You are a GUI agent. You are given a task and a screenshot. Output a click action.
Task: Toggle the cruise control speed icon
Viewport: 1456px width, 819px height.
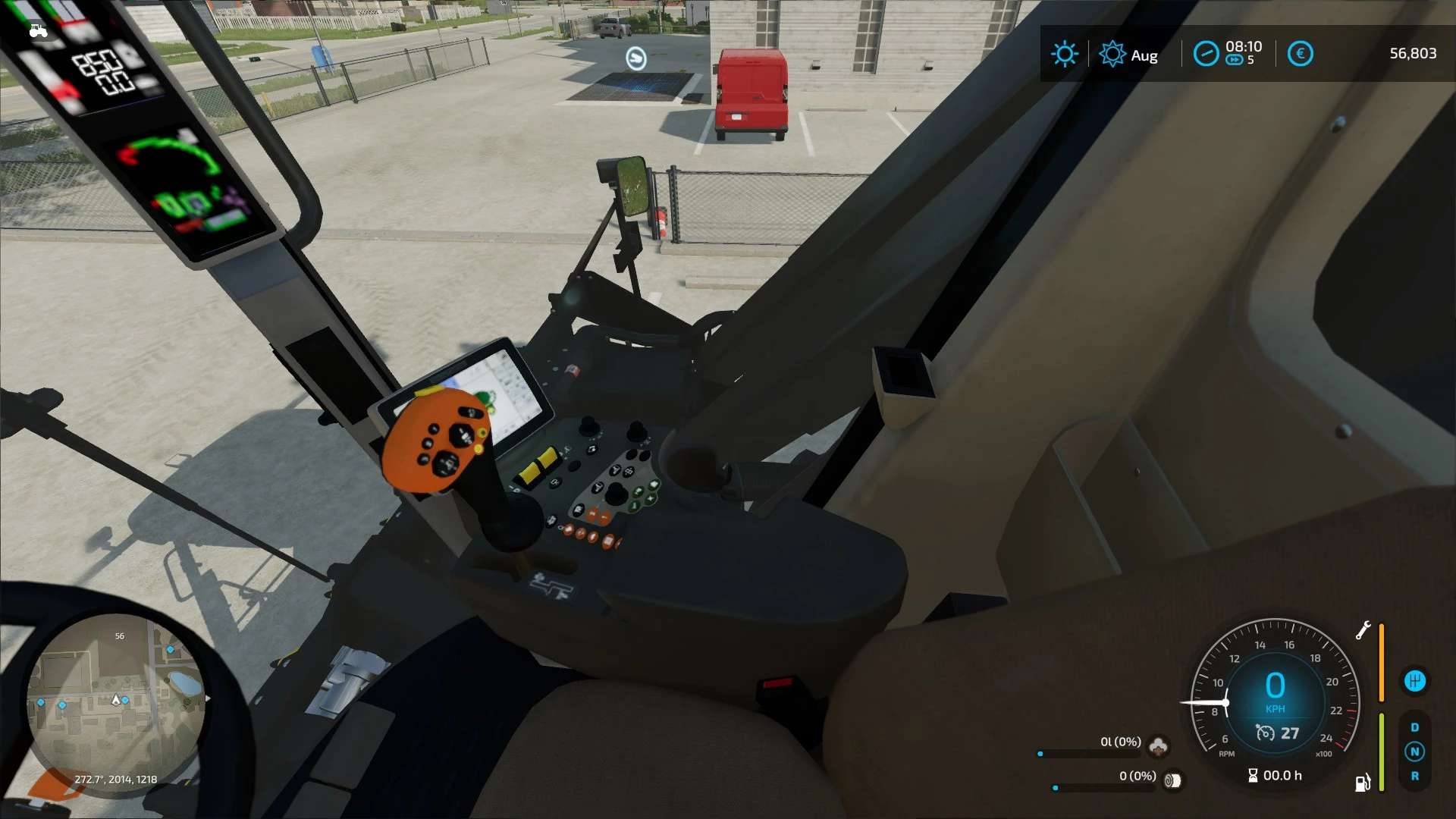pos(1265,733)
